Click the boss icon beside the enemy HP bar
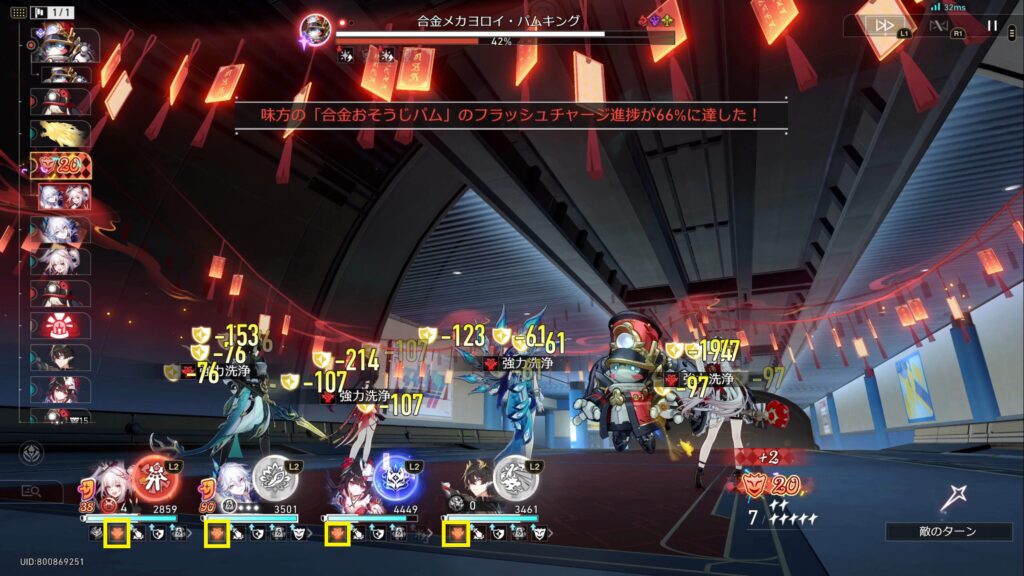Image resolution: width=1024 pixels, height=576 pixels. pyautogui.click(x=317, y=30)
